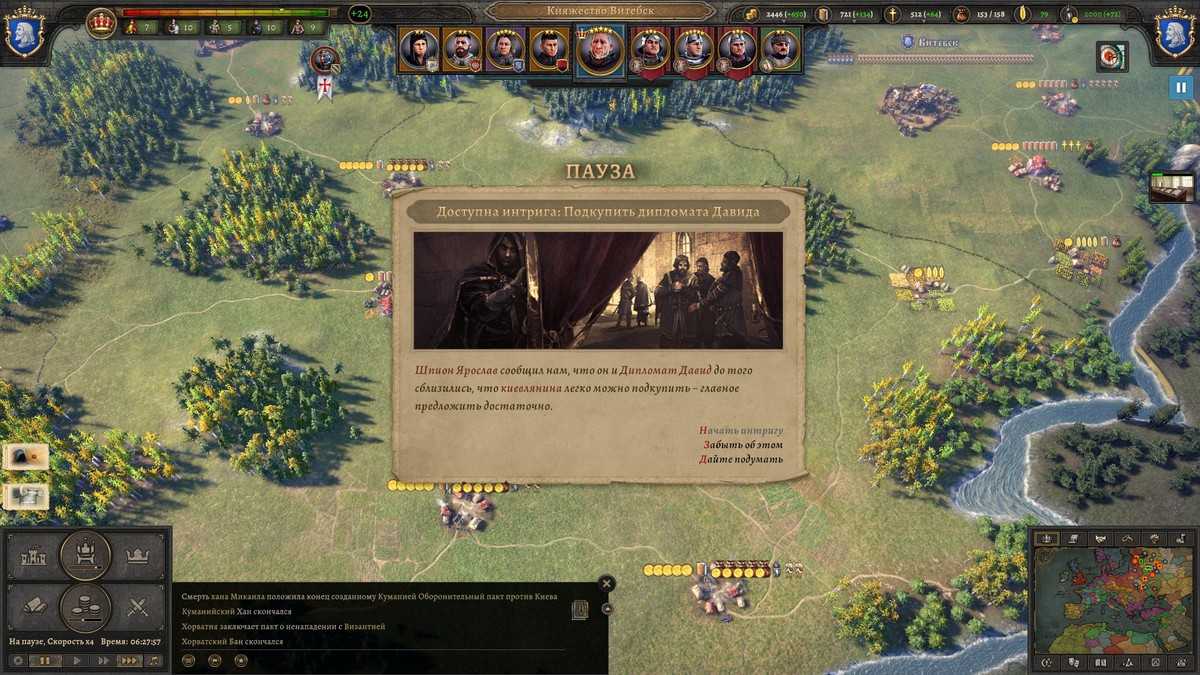Select "Забыть об этом" option
Viewport: 1200px width, 675px height.
[x=743, y=445]
